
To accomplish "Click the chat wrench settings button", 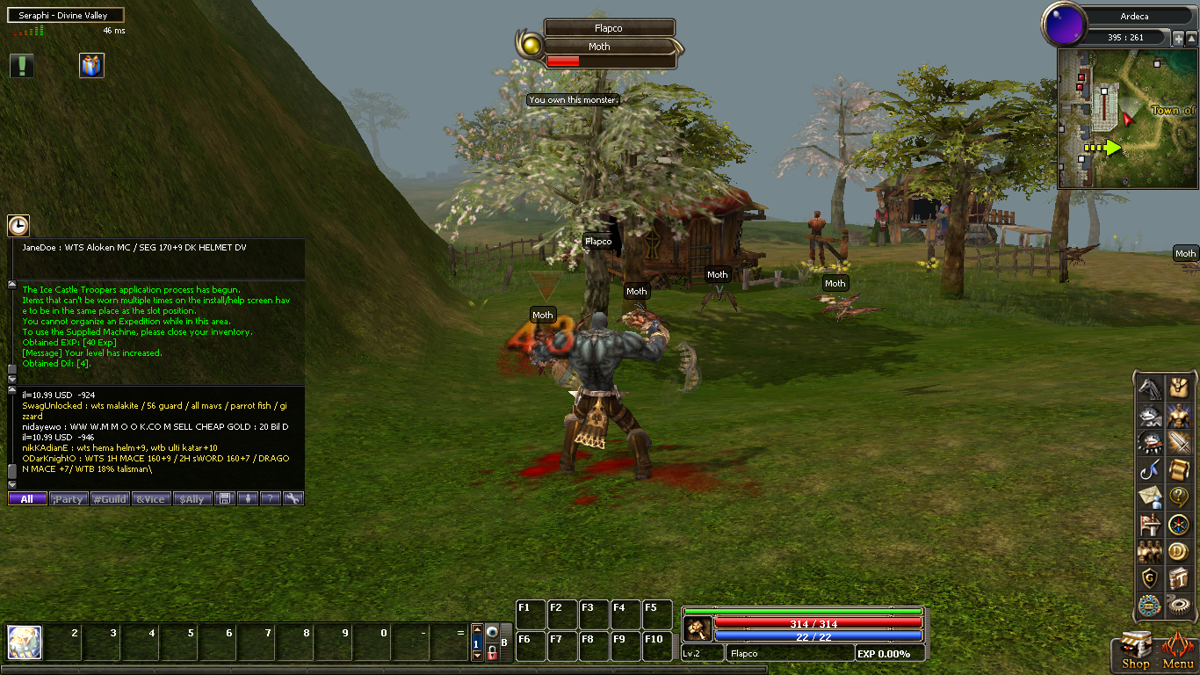I will pos(293,498).
